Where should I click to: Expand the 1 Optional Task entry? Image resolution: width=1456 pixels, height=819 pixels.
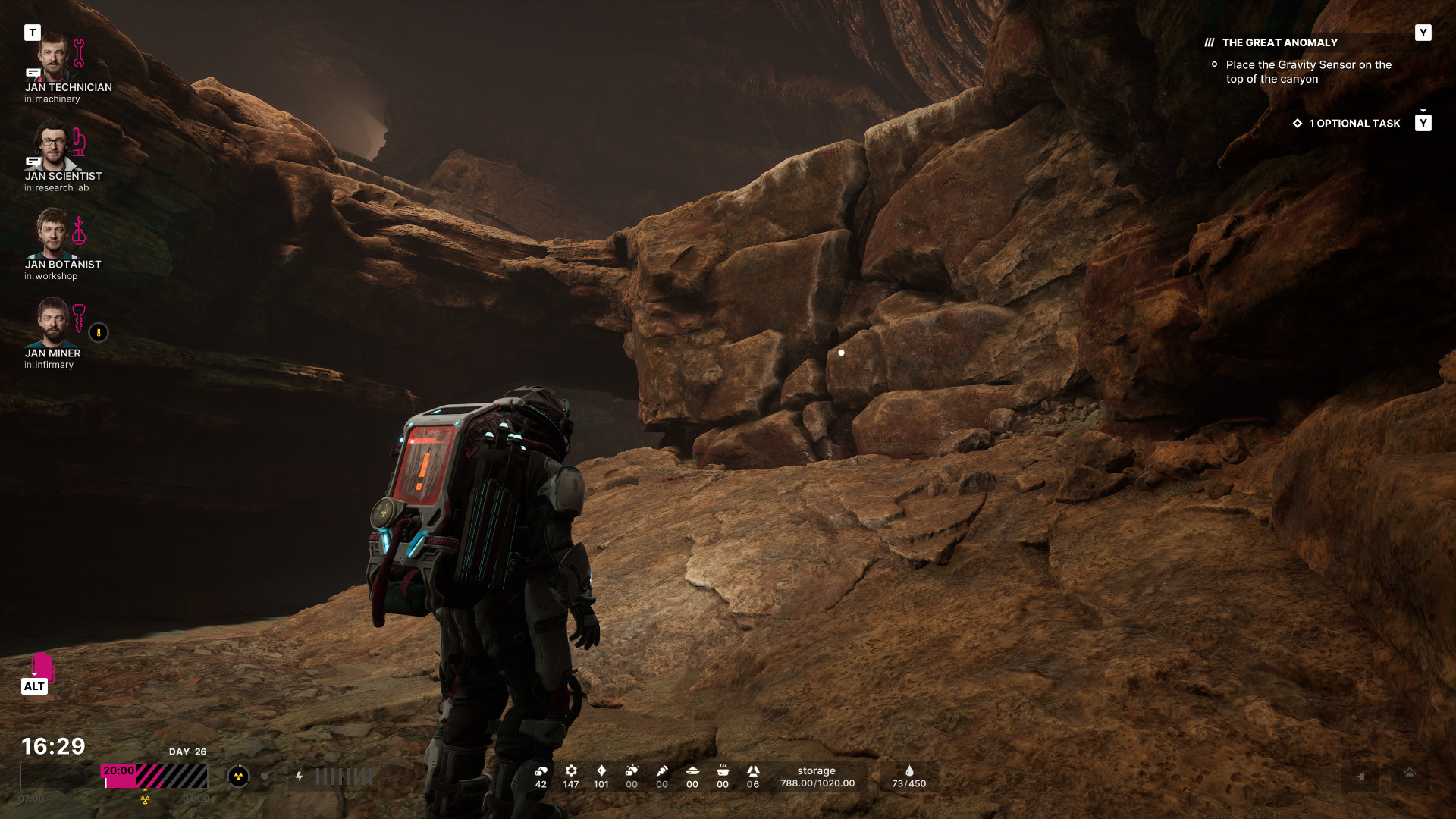[x=1354, y=123]
